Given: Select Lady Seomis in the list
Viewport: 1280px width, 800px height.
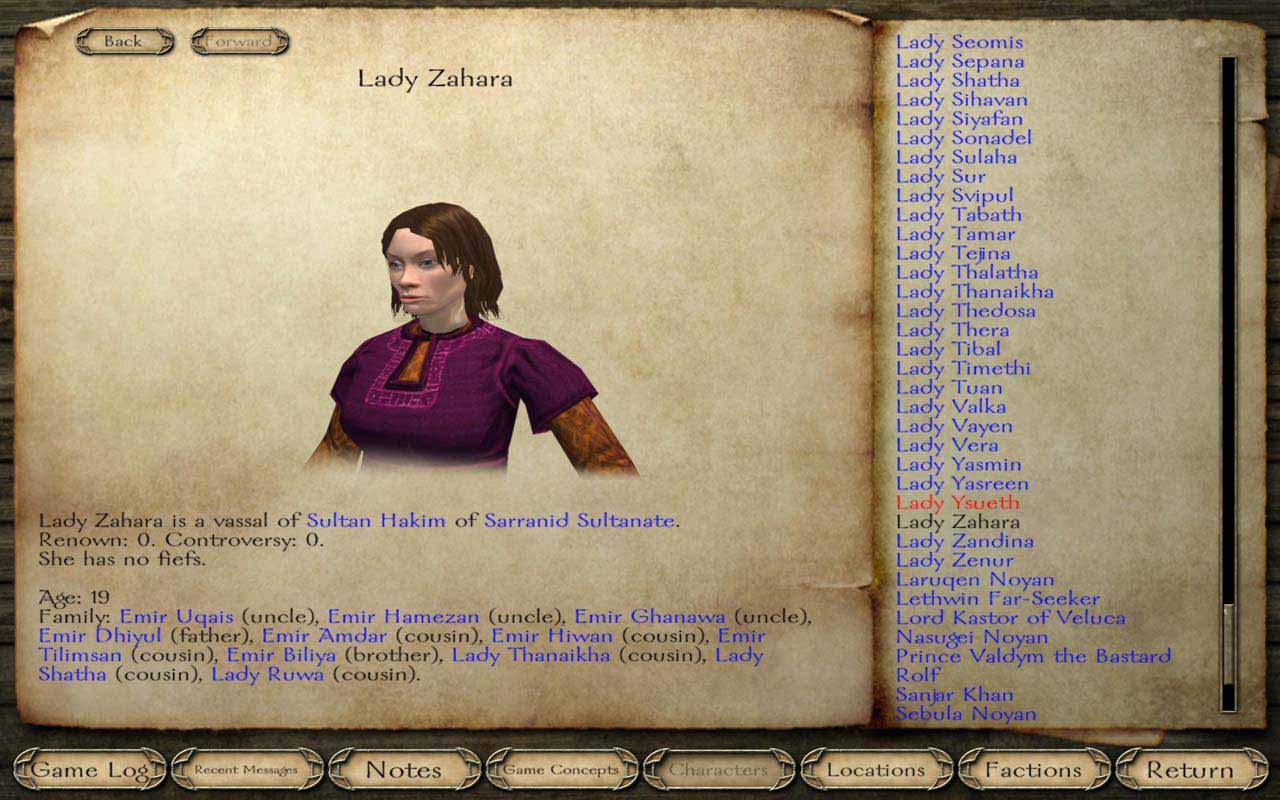Looking at the screenshot, I should click(959, 42).
